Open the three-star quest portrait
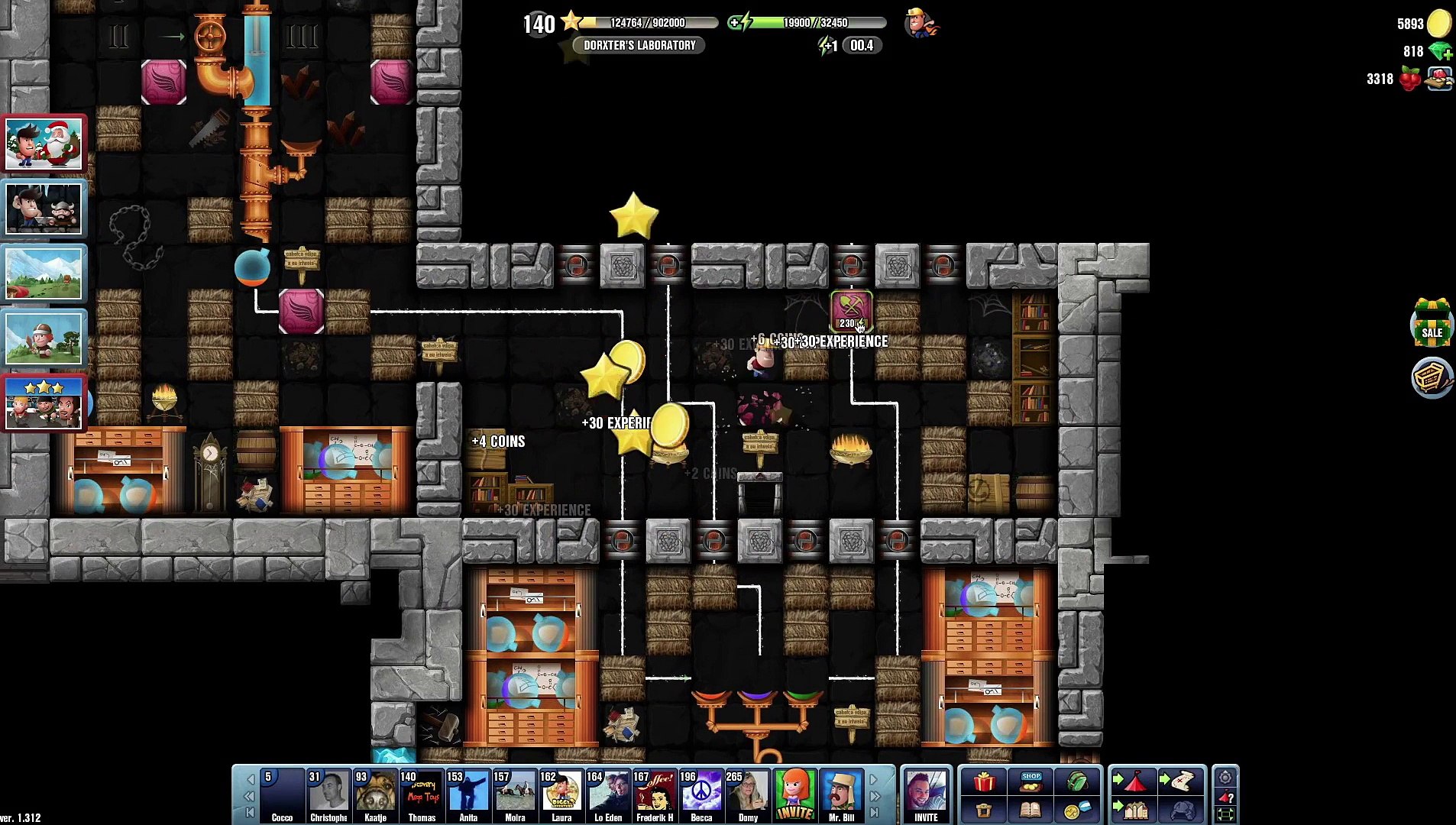This screenshot has height=825, width=1456. click(44, 403)
